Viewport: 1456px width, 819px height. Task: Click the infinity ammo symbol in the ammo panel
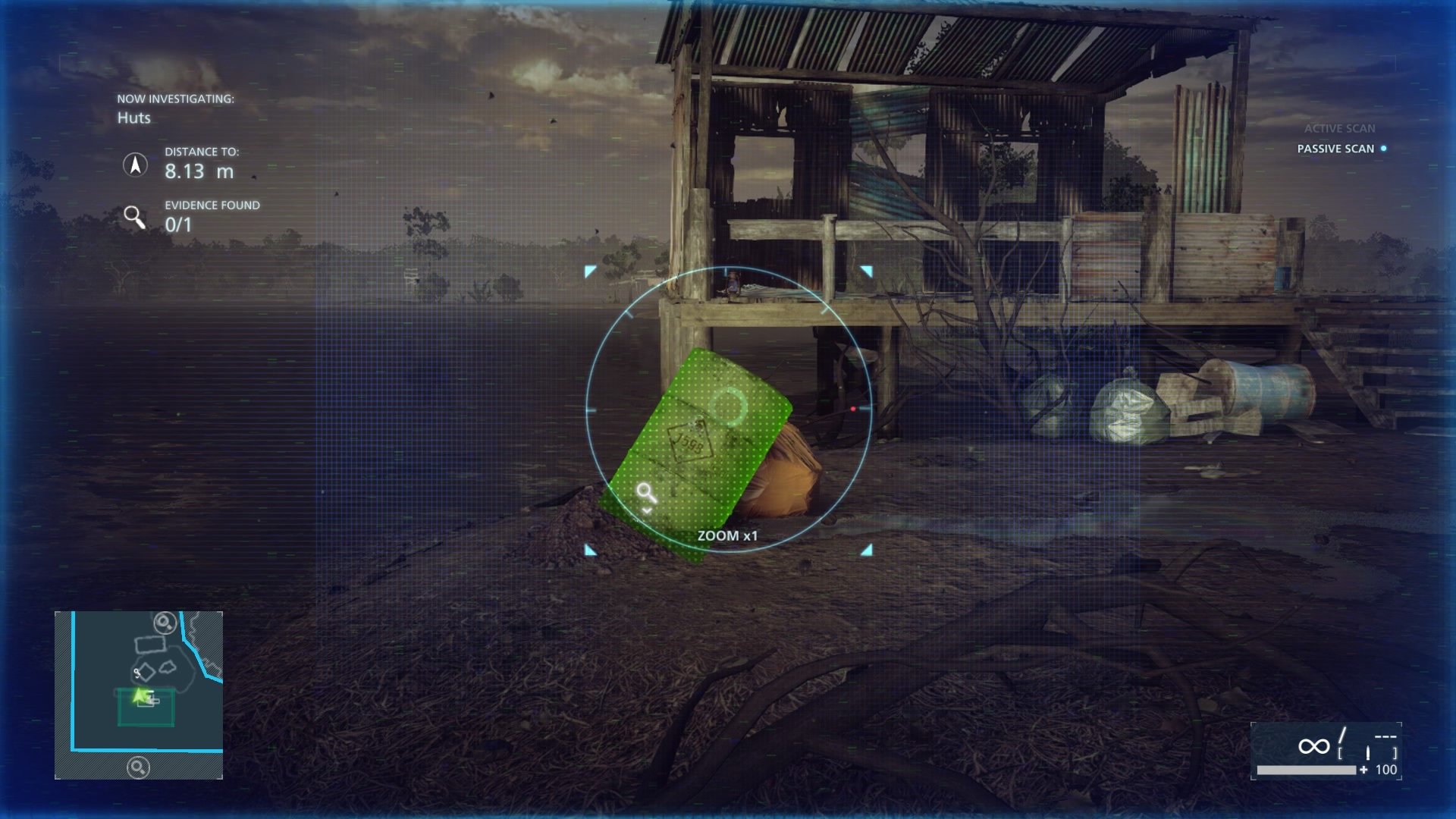click(x=1314, y=746)
